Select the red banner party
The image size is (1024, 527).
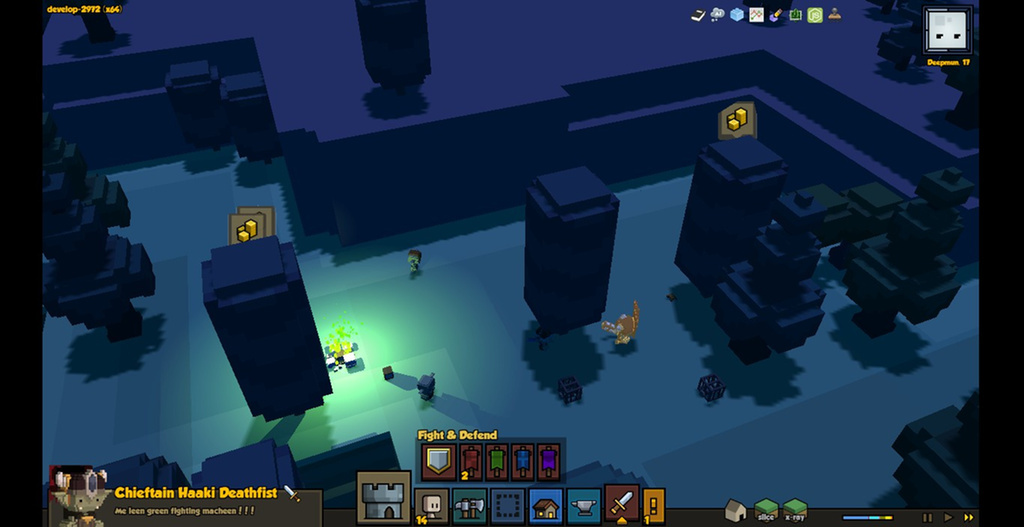pos(470,462)
